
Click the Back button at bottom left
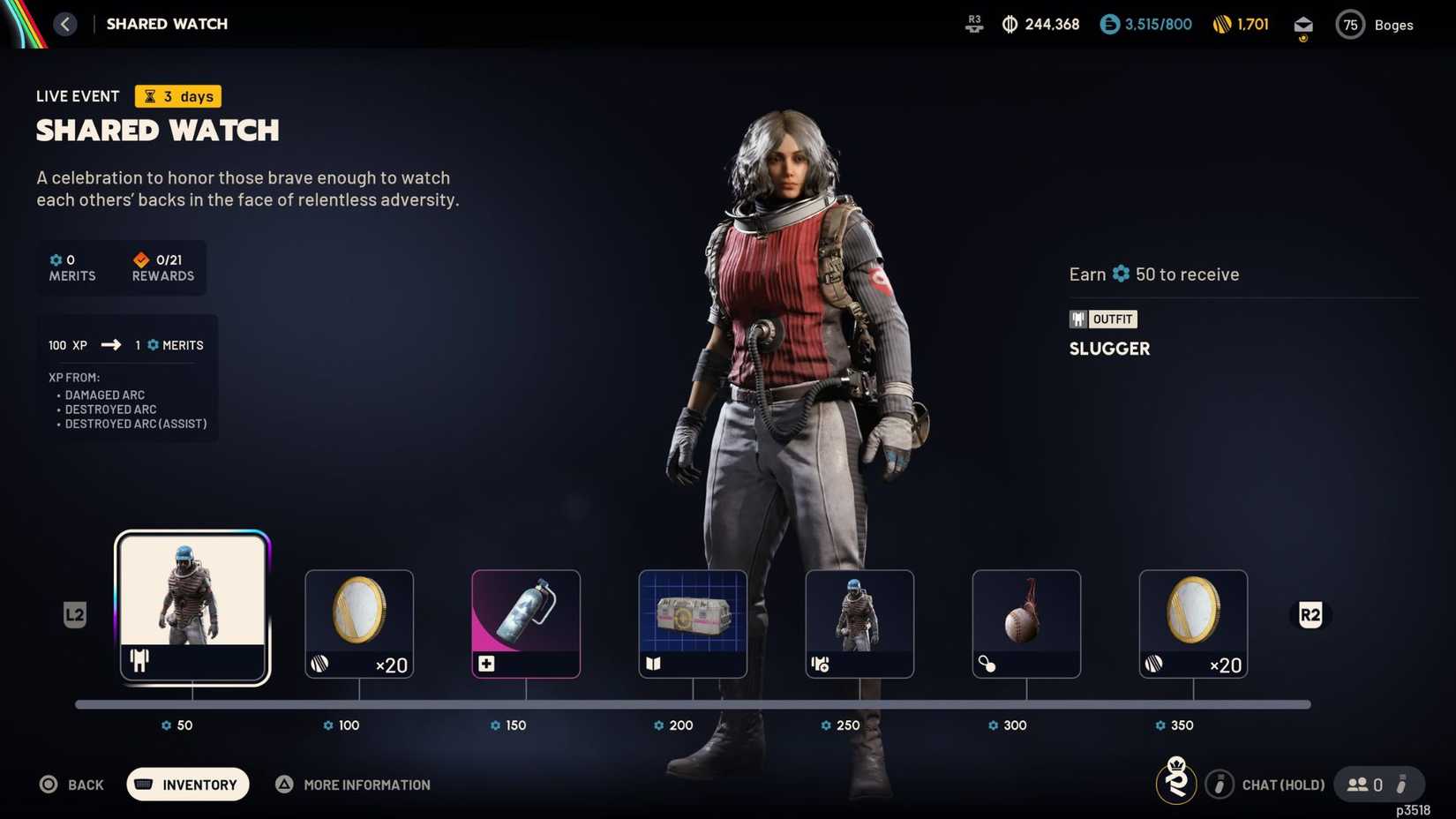tap(71, 785)
